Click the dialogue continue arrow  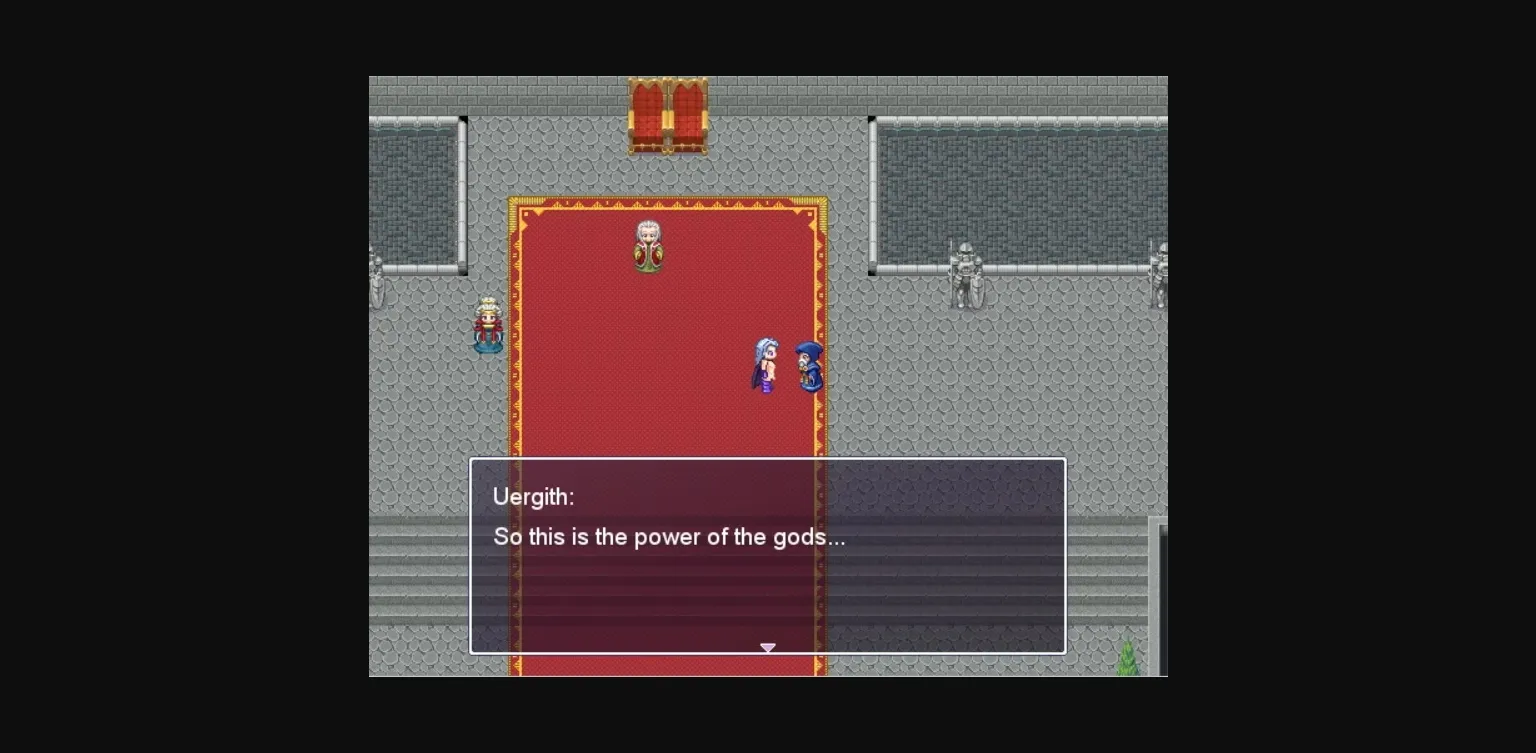point(768,648)
